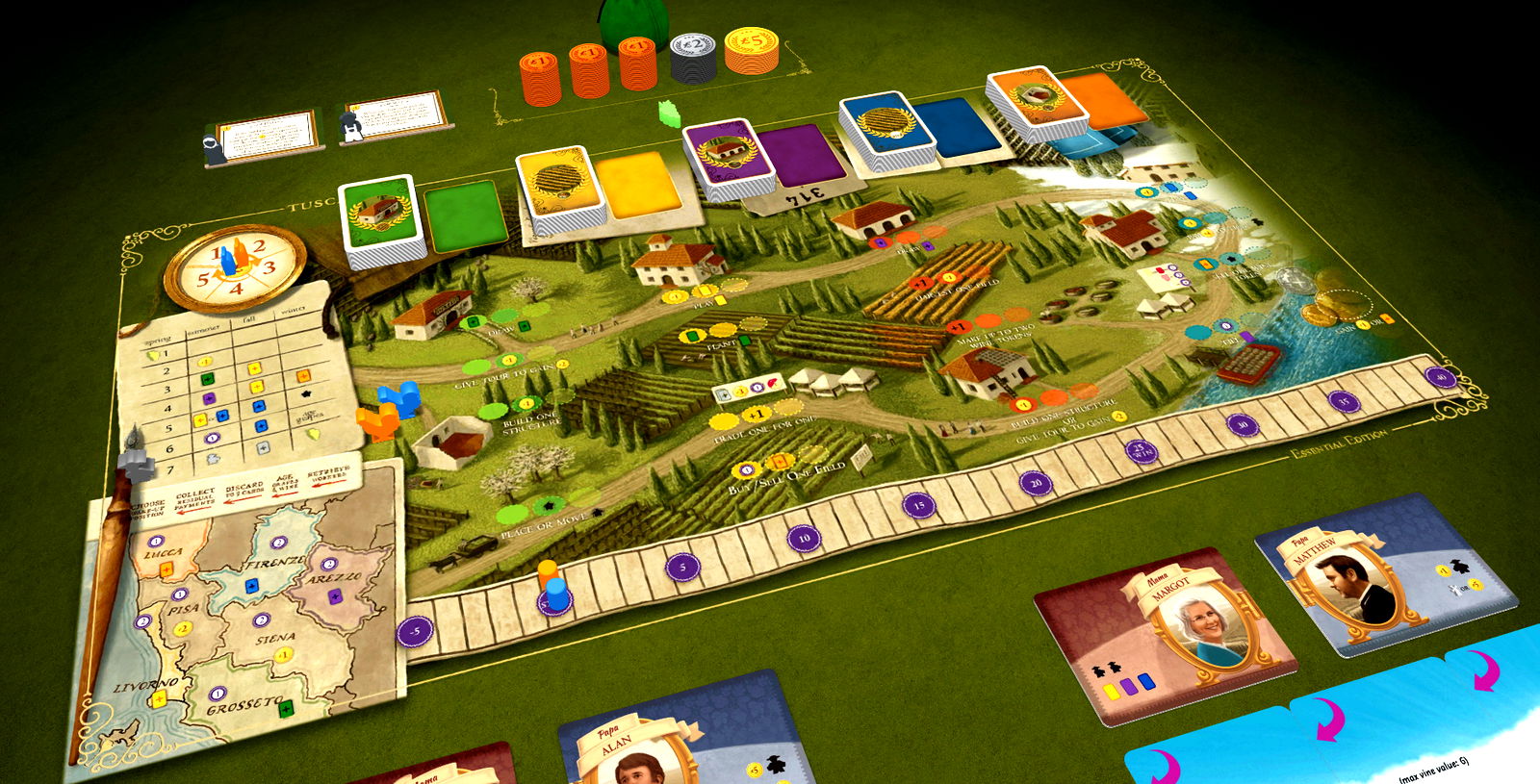
Task: Select the grey quill pen token
Action: pyautogui.click(x=138, y=462)
